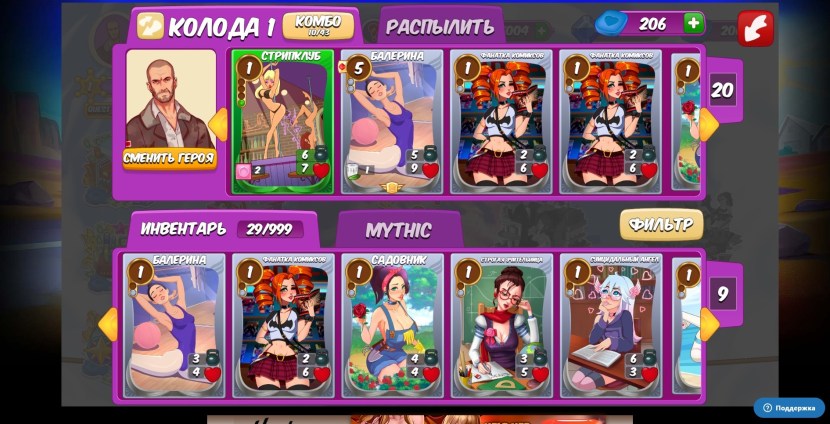Show previous inventory cards with left arrow
This screenshot has height=424, width=830.
point(108,324)
